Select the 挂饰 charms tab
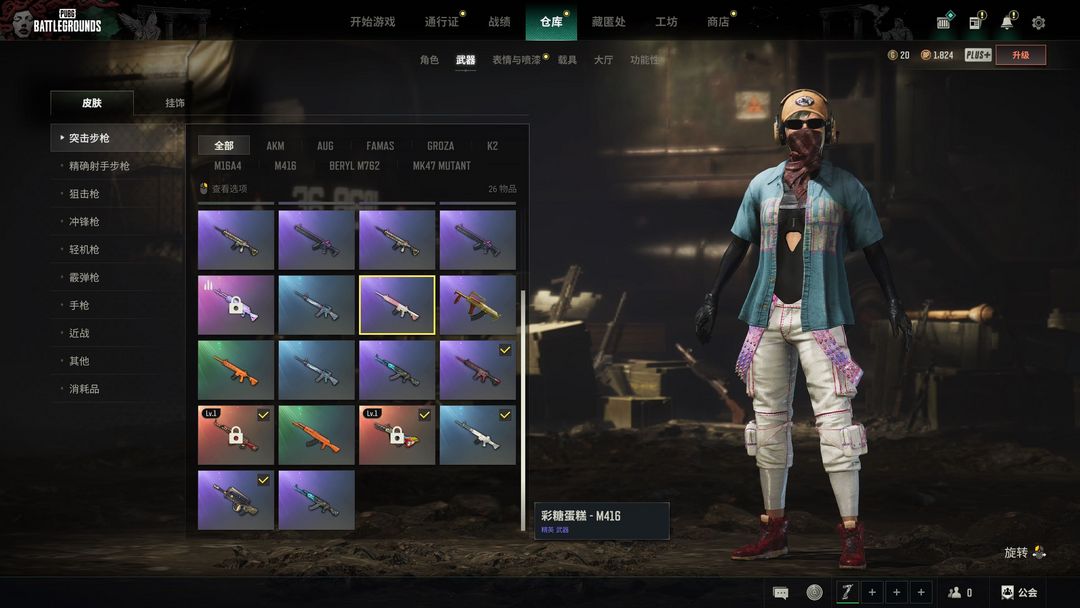Screen dimensions: 1080x608 pyautogui.click(x=175, y=103)
